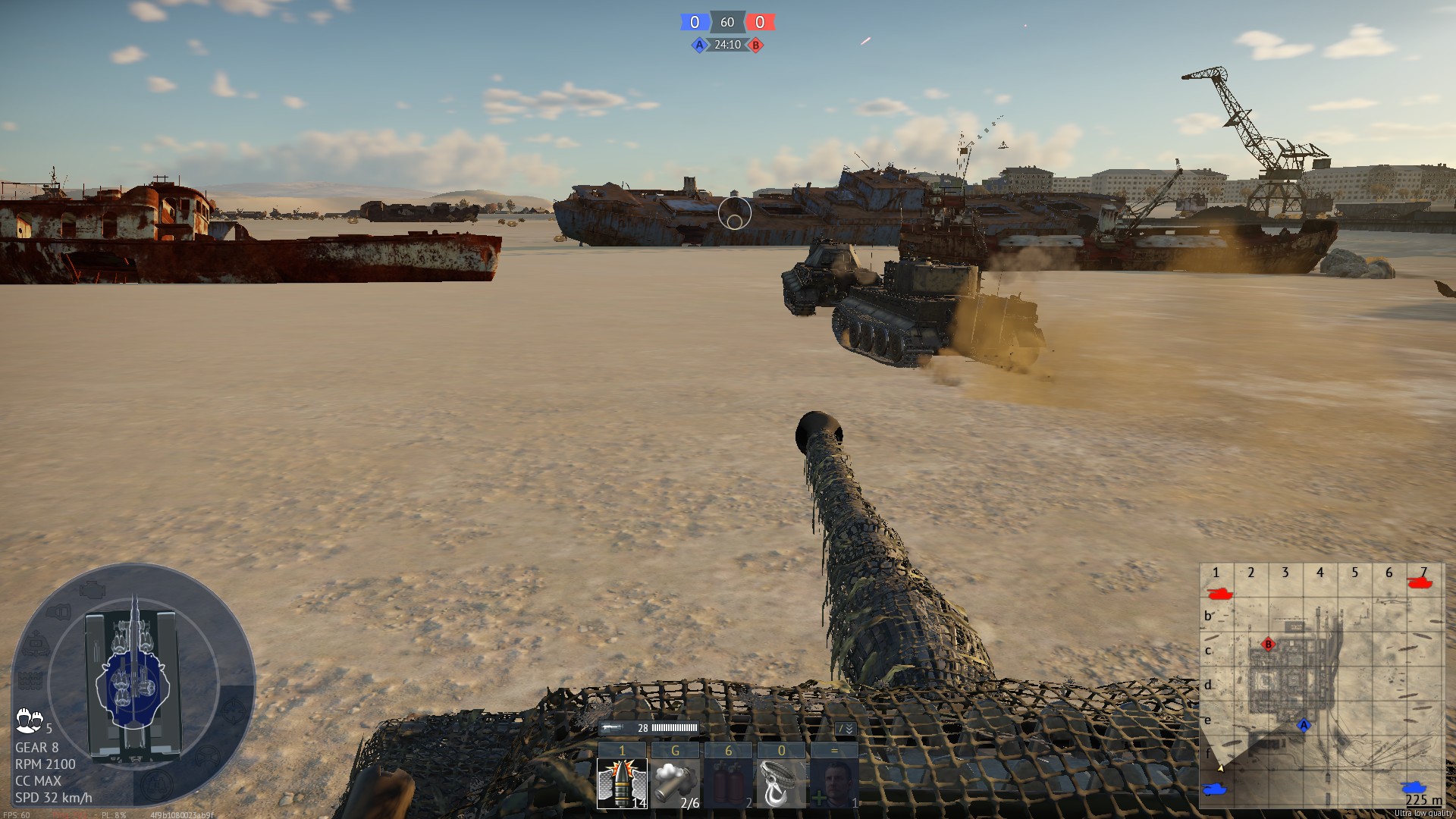The height and width of the screenshot is (819, 1456).
Task: Click capture point A on the minimap
Action: tap(1304, 725)
